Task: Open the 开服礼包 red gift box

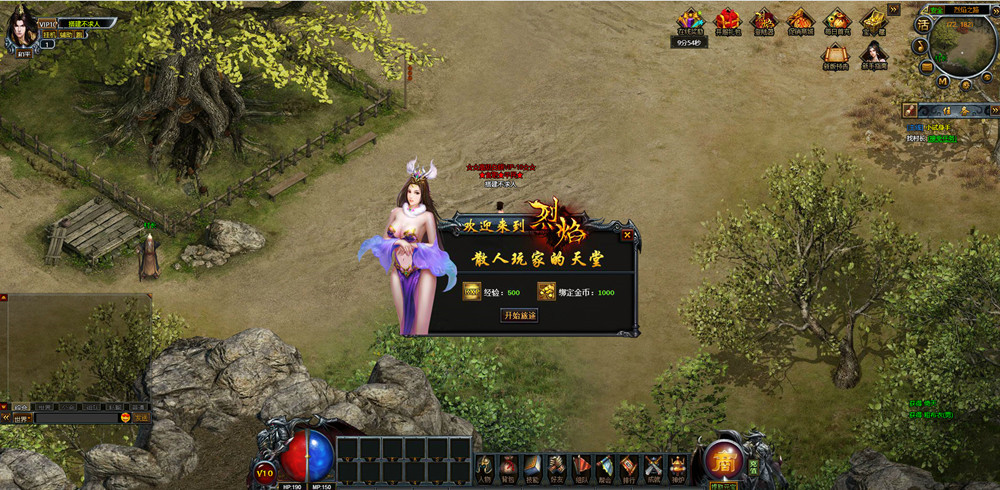Action: [727, 21]
